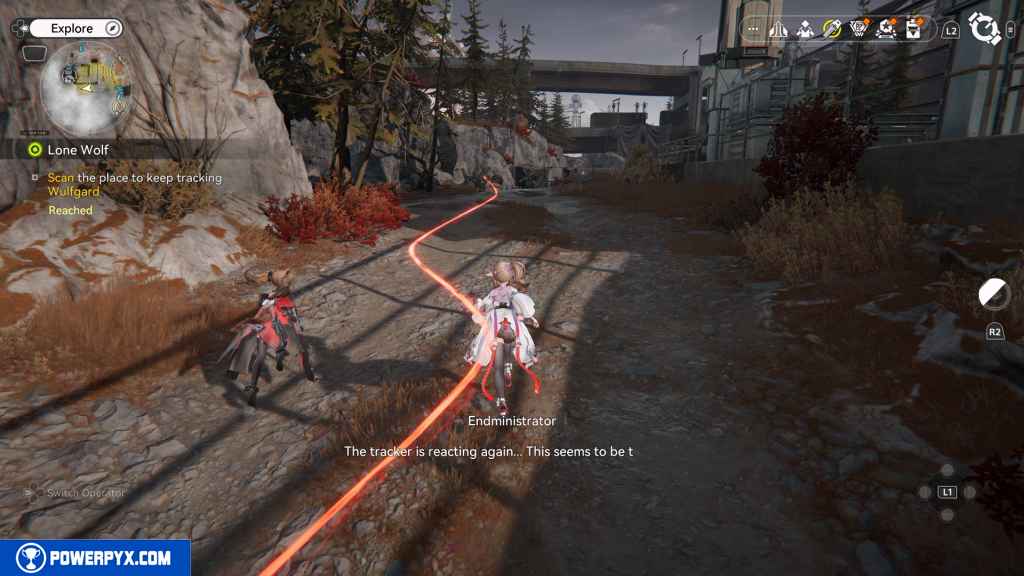Open the three-dots more menu
Screen dimensions: 1024x576
[x=753, y=30]
